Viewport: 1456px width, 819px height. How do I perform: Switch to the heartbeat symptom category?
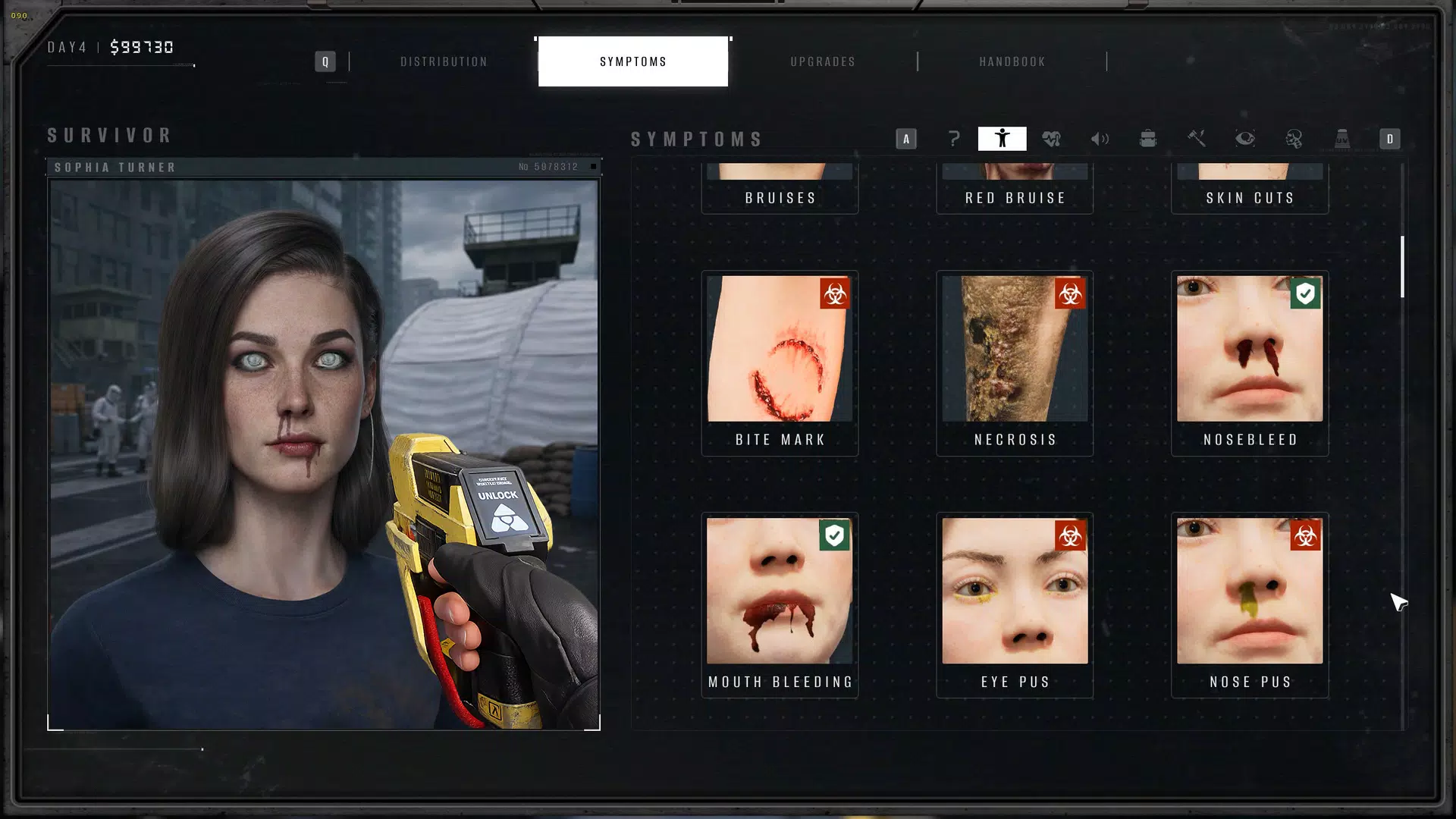point(1051,139)
